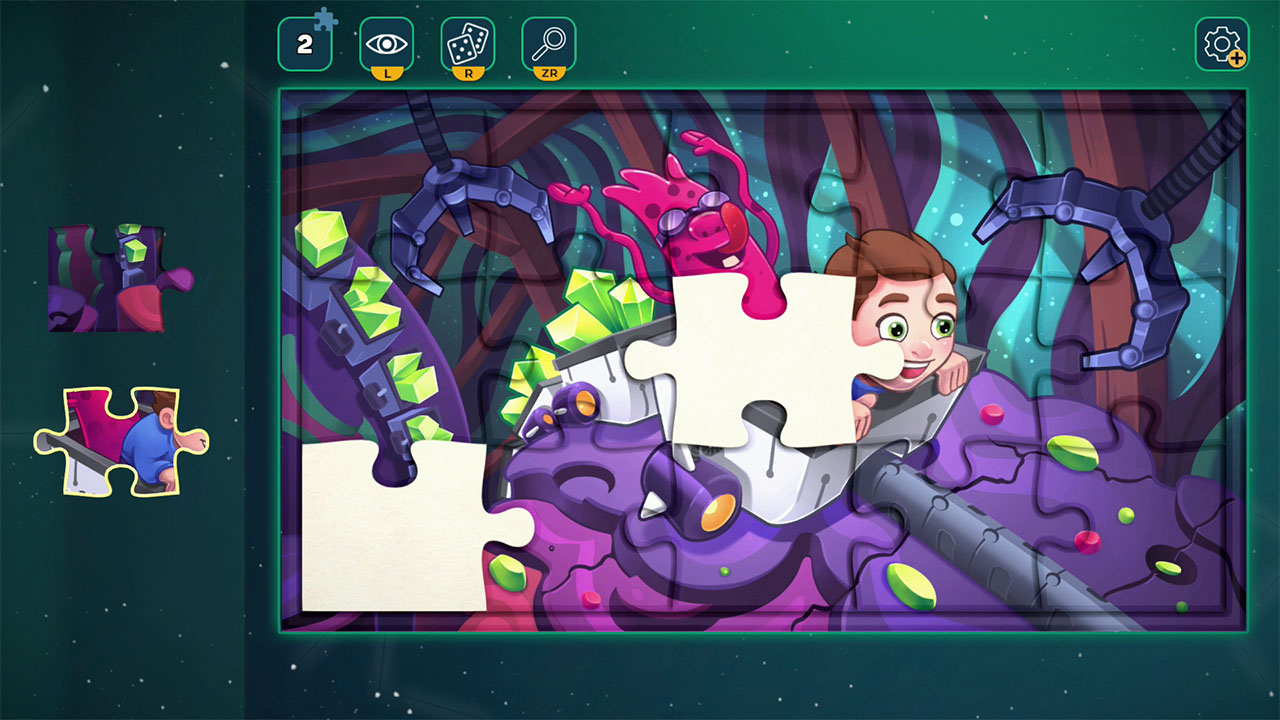Toggle piece shuffling with the dice tool
The width and height of the screenshot is (1280, 720).
(469, 42)
